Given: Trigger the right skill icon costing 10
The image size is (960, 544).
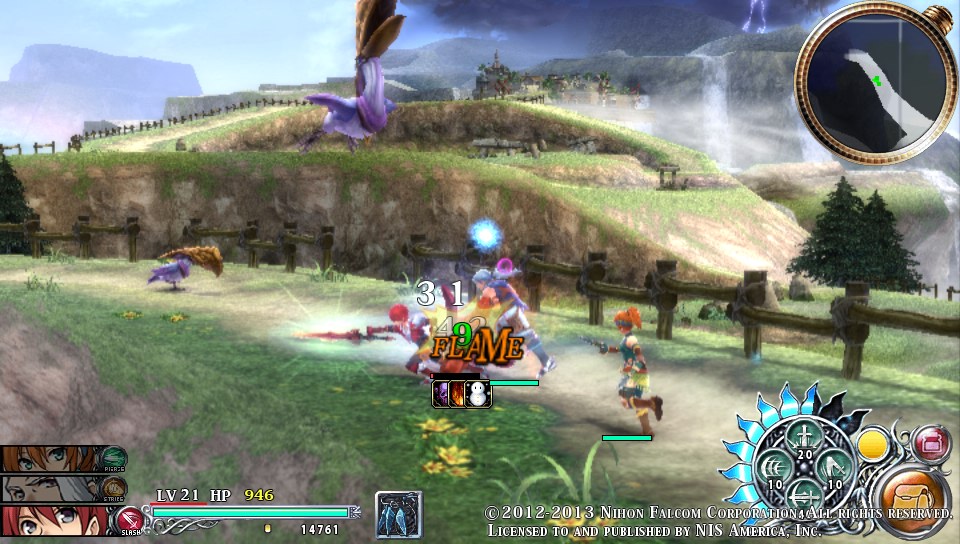Looking at the screenshot, I should pos(834,468).
